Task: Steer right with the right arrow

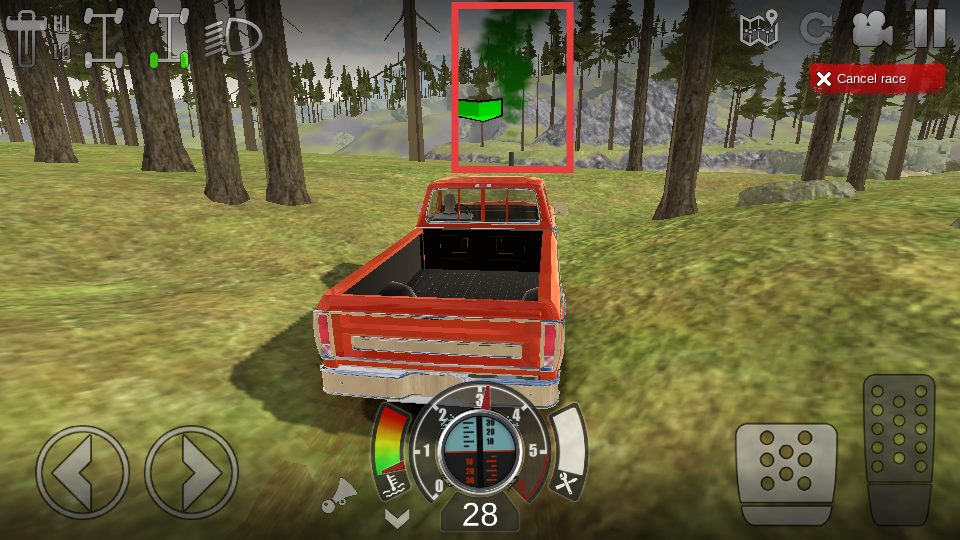Action: [191, 472]
